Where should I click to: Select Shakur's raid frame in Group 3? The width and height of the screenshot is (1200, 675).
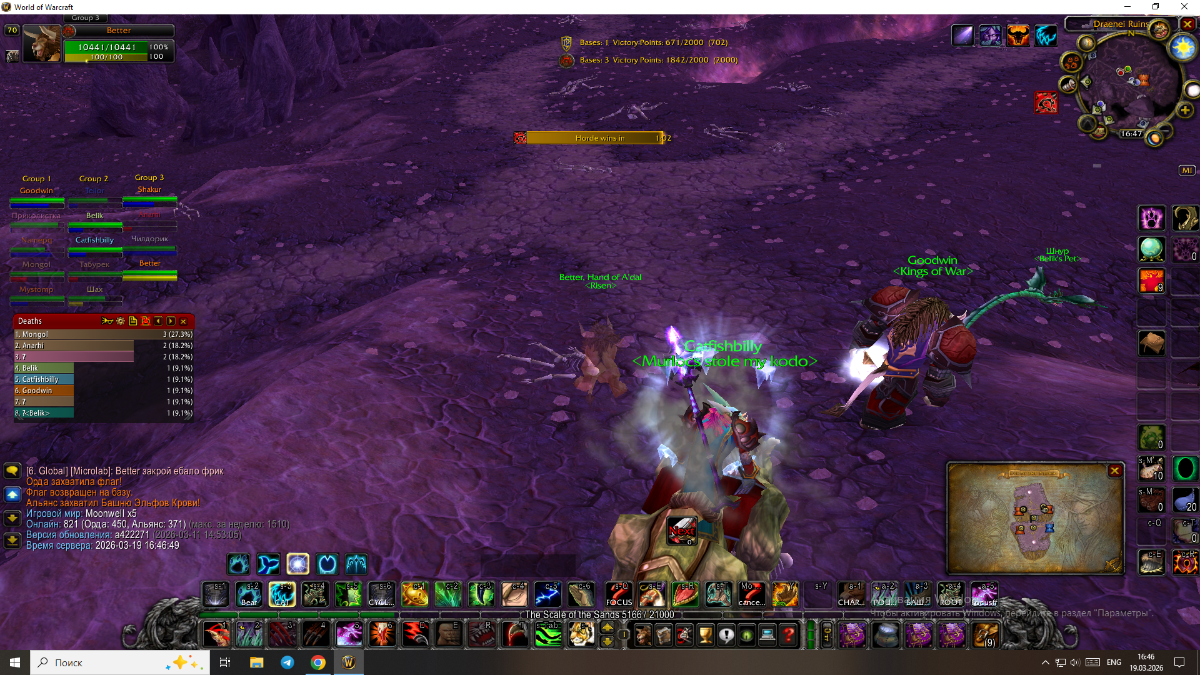pos(149,196)
